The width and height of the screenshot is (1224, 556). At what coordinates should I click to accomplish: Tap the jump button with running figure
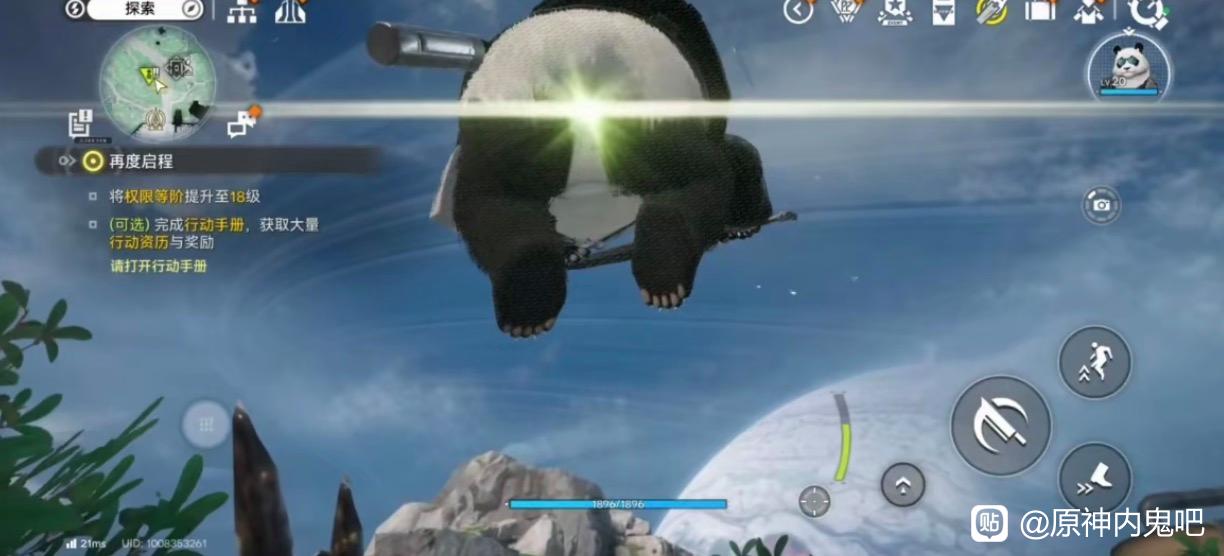1094,363
